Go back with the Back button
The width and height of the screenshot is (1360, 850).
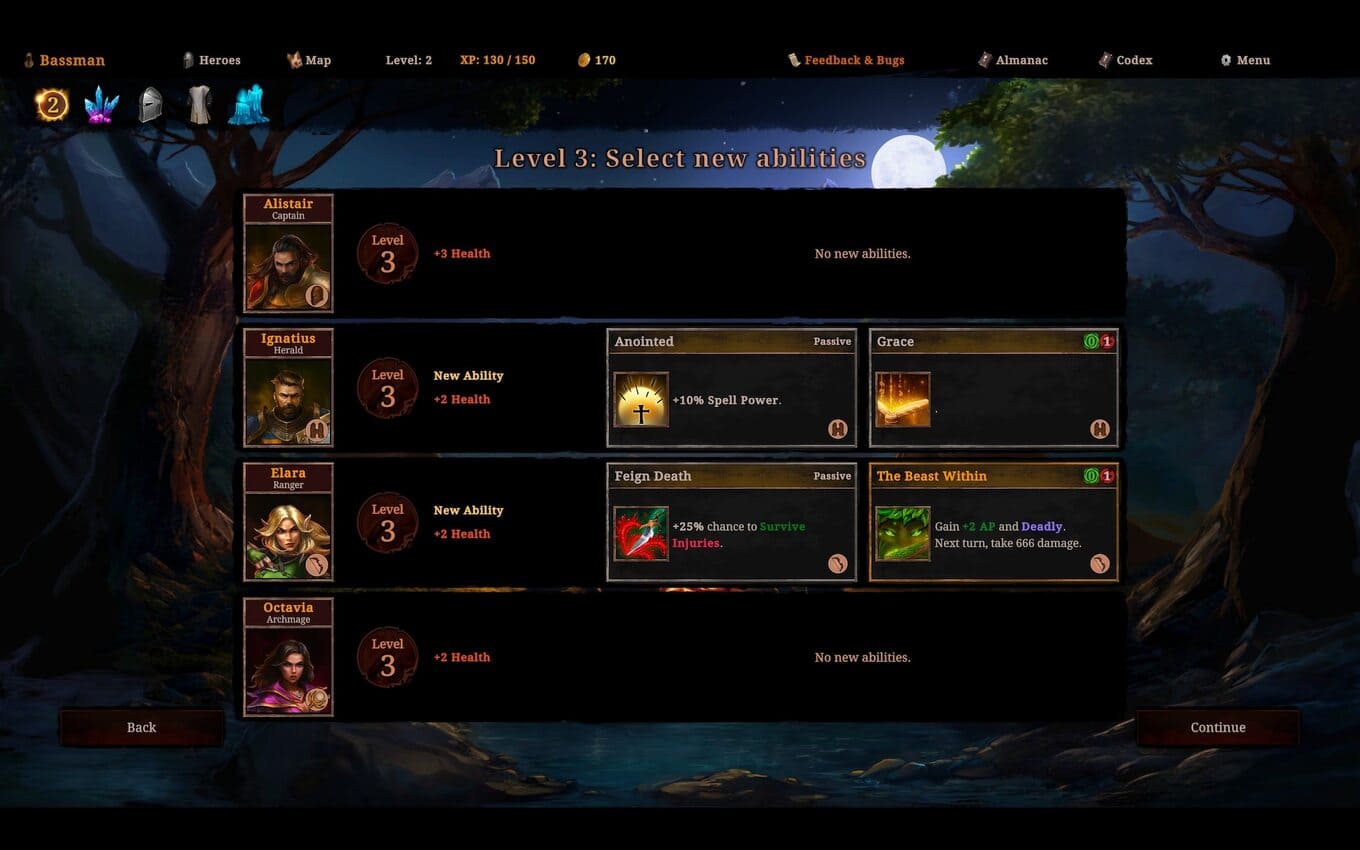point(141,728)
